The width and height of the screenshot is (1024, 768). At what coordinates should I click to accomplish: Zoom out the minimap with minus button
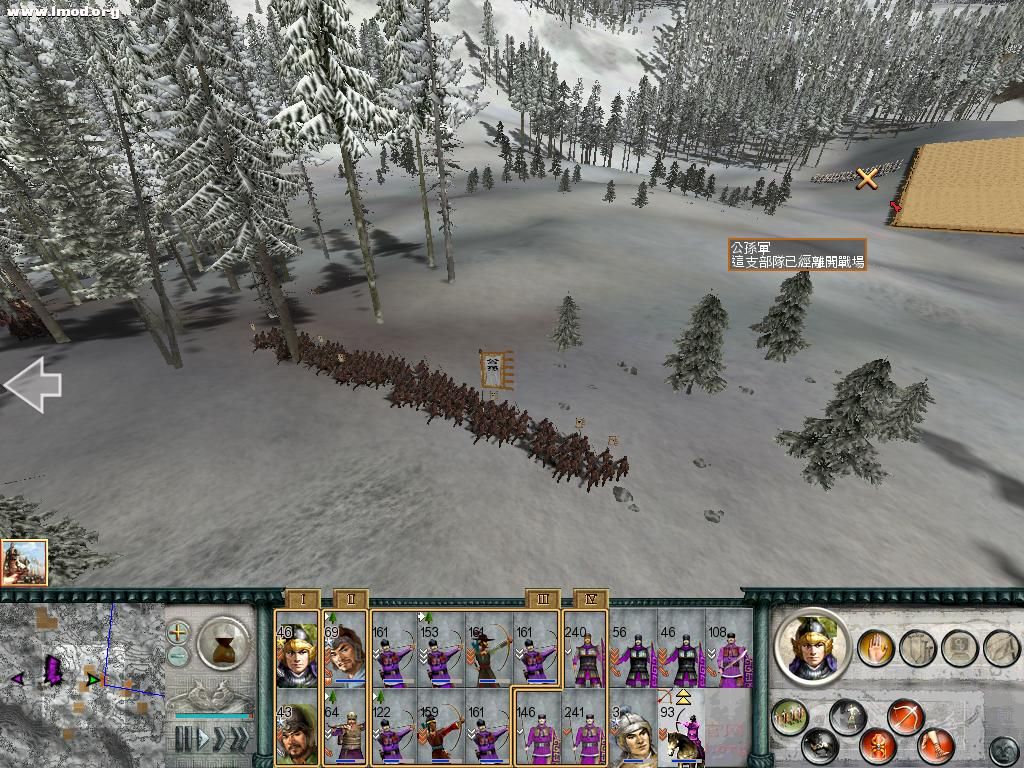[178, 655]
